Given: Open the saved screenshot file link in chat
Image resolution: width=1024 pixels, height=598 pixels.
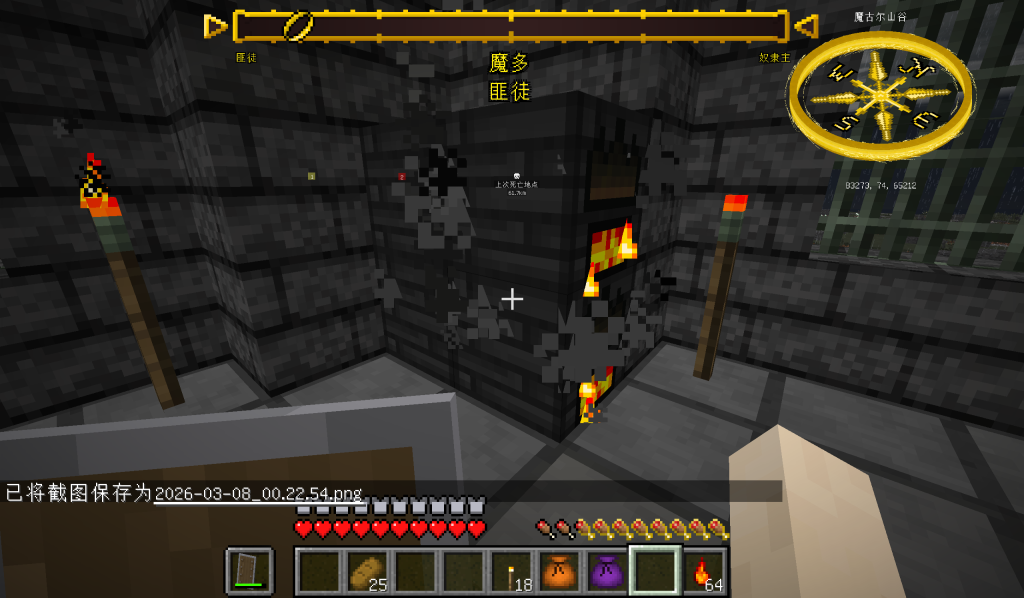Looking at the screenshot, I should 258,493.
